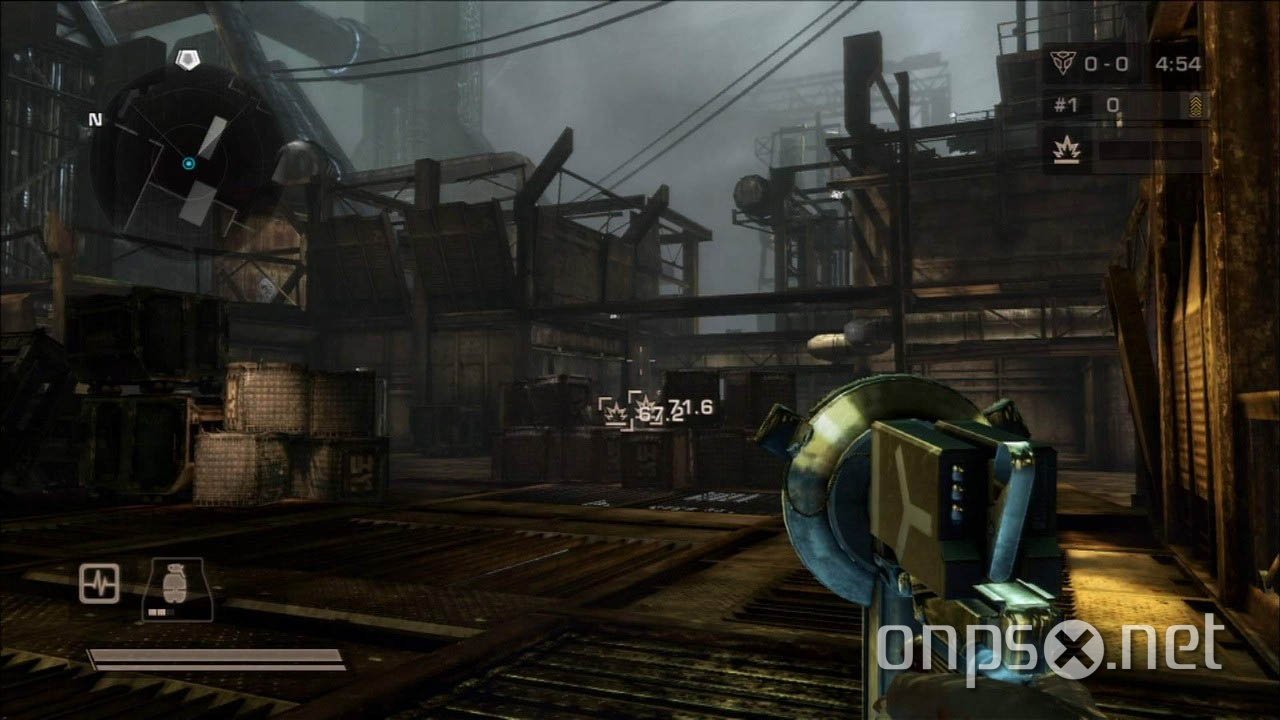Screen dimensions: 1280x720
Task: Click the personal score value next to #1
Action: click(1110, 103)
